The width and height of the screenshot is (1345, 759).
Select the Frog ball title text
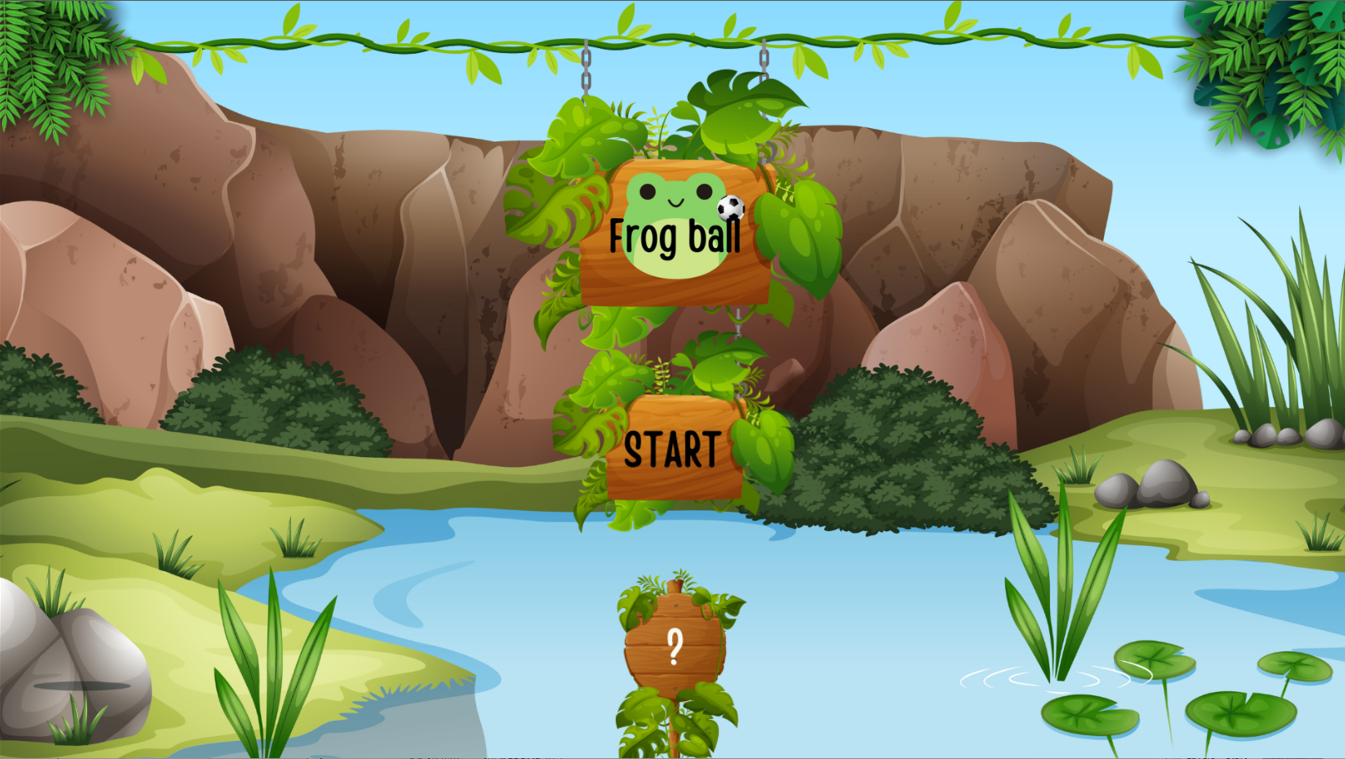tap(675, 238)
